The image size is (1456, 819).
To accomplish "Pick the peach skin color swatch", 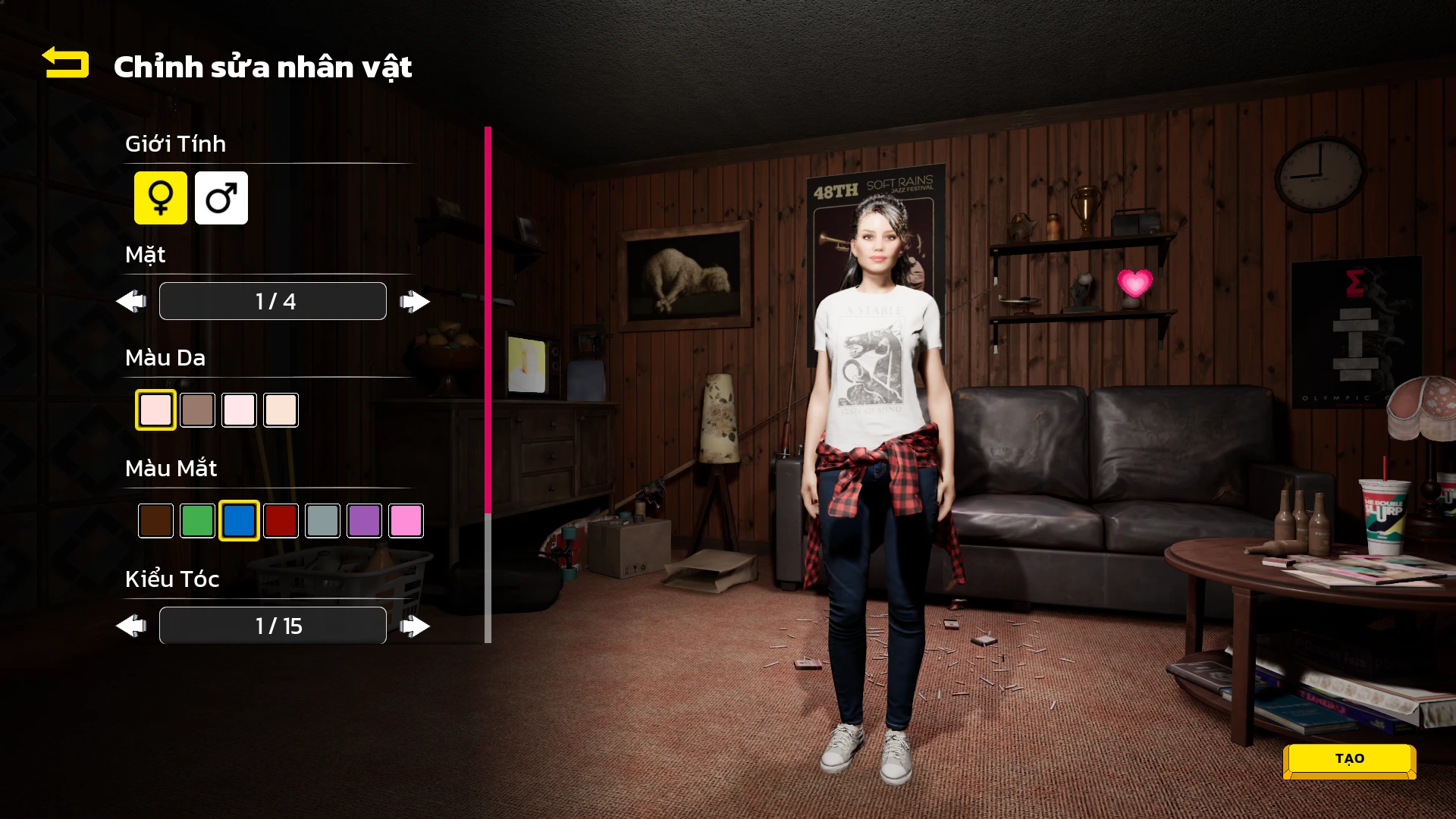I will 281,410.
